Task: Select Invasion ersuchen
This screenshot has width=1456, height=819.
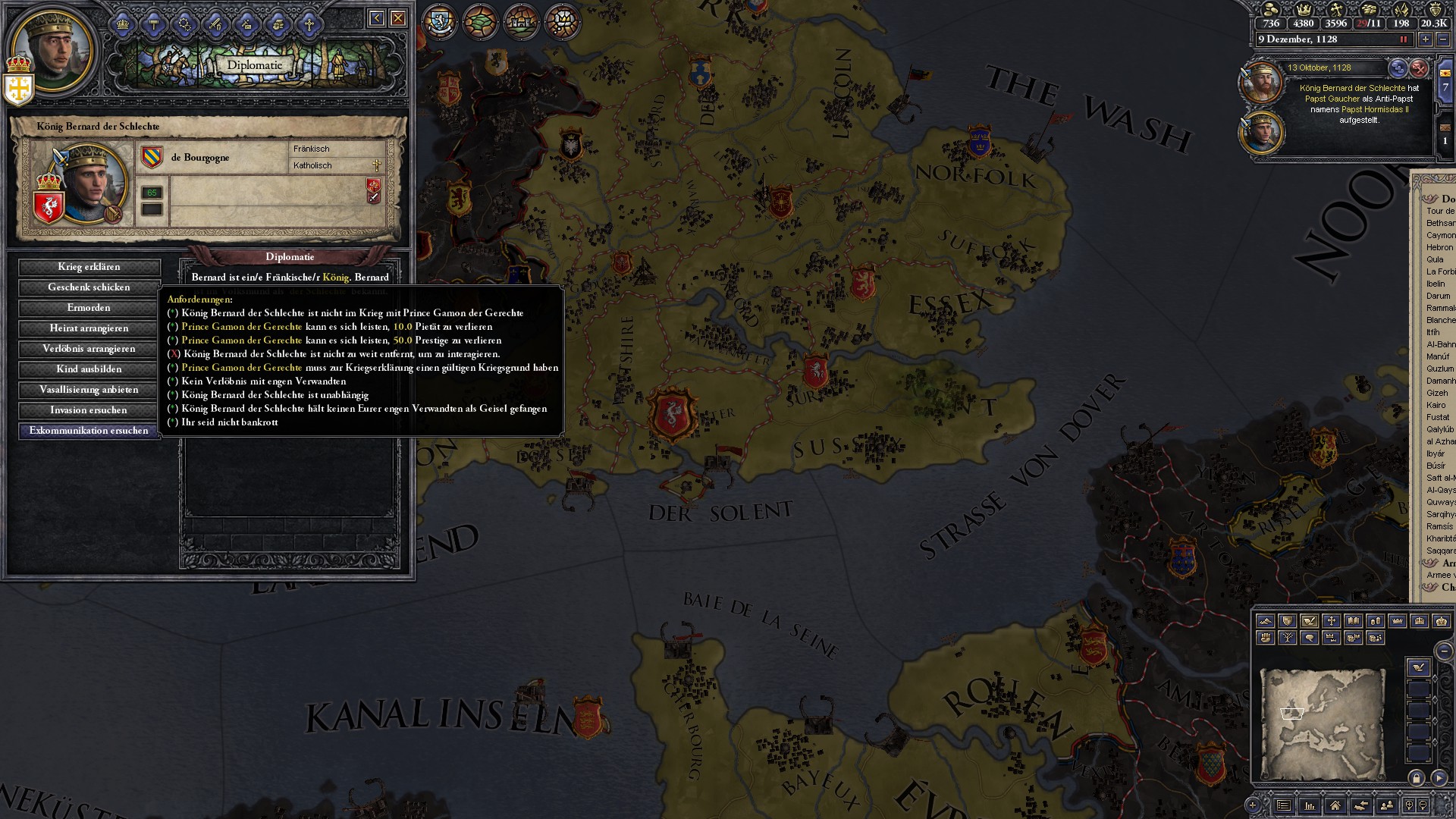Action: pyautogui.click(x=89, y=410)
